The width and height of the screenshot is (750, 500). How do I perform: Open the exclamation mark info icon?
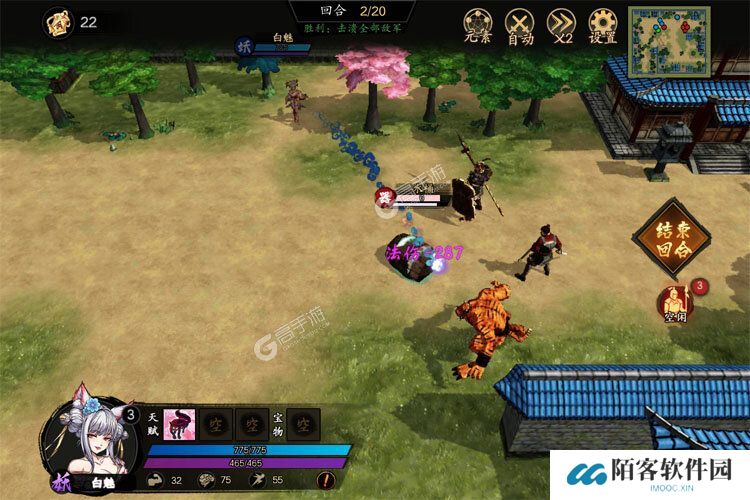pyautogui.click(x=326, y=480)
